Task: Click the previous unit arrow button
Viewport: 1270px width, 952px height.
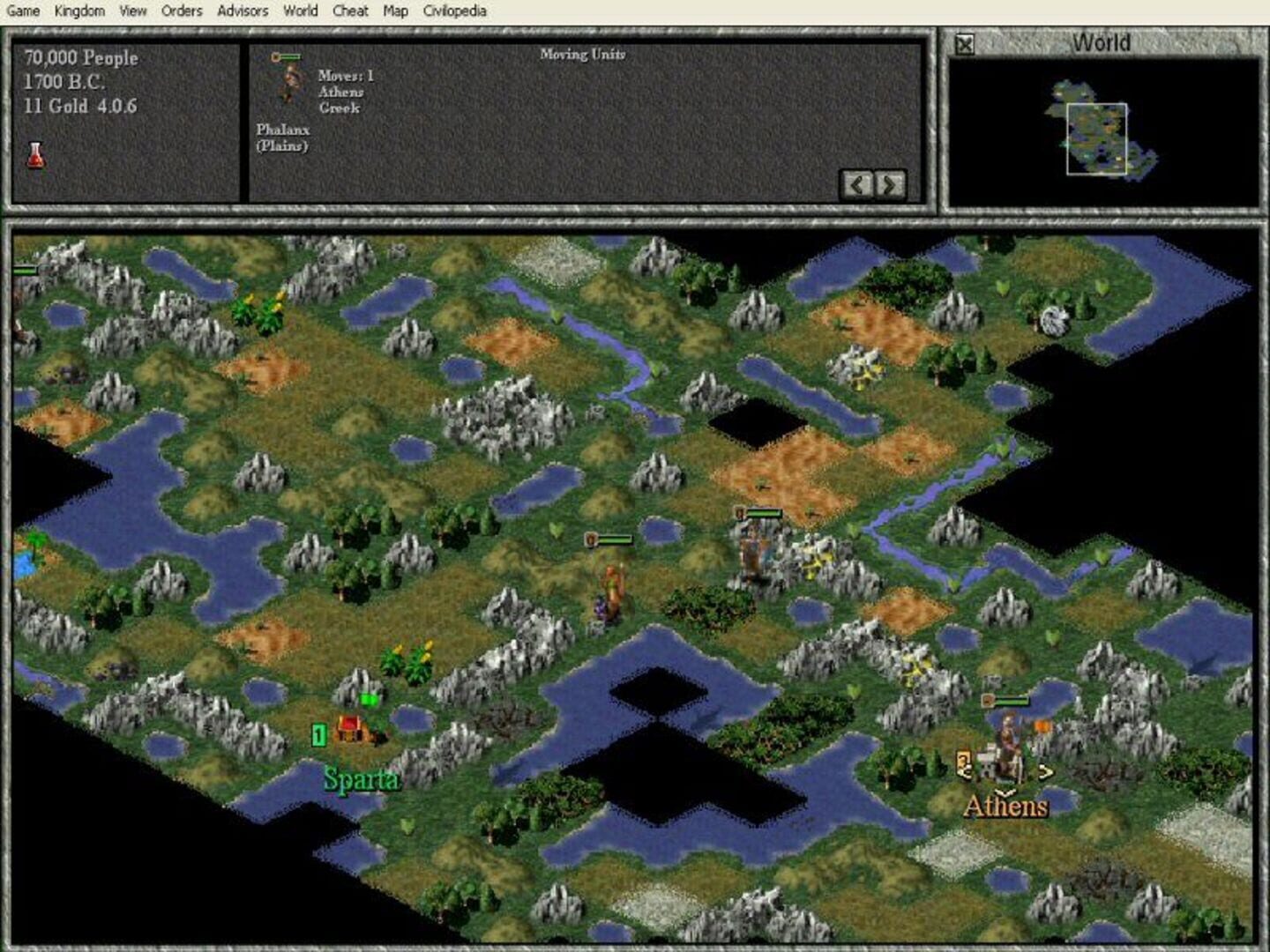Action: pos(856,185)
